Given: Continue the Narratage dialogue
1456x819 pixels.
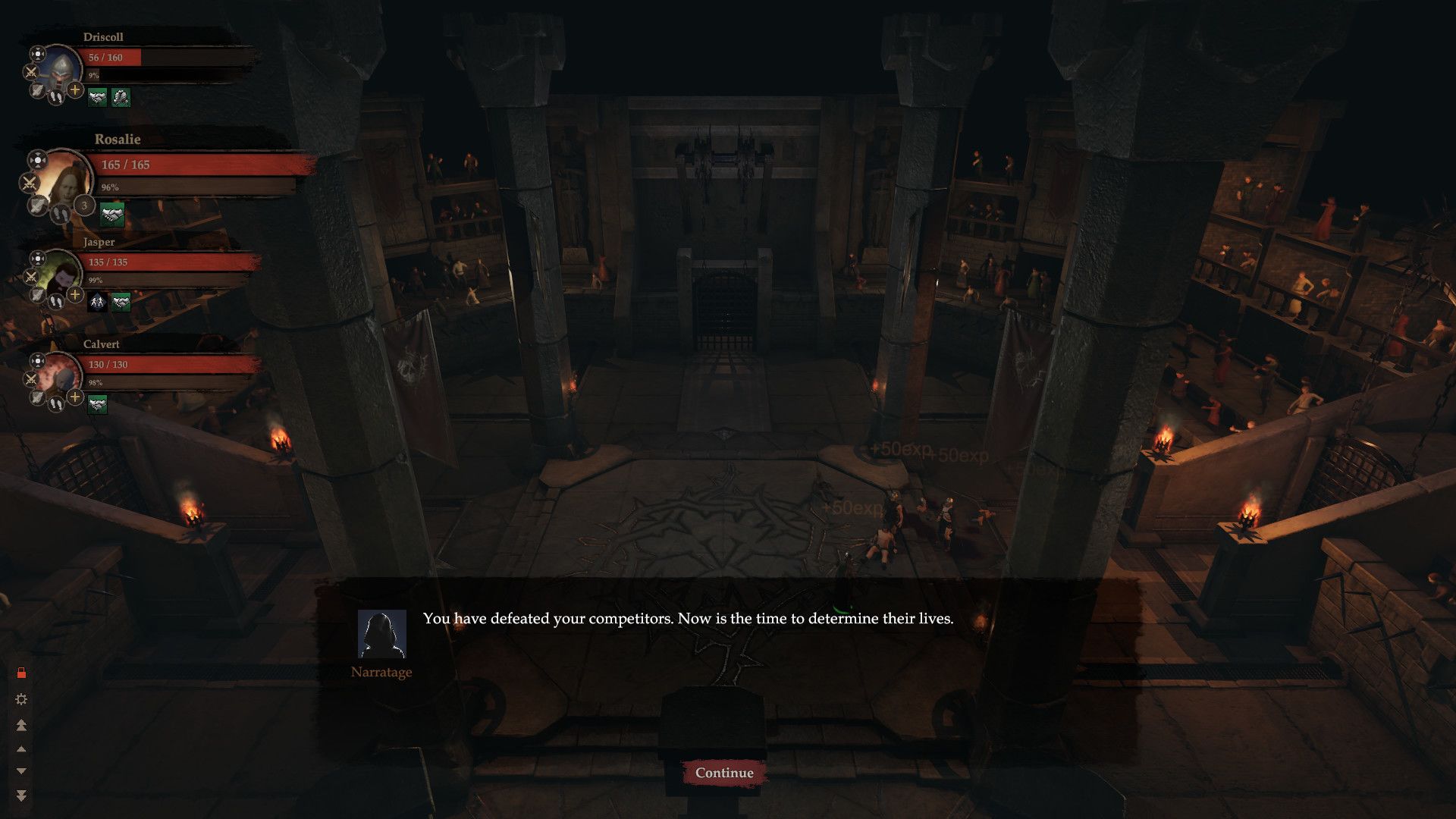Looking at the screenshot, I should point(724,773).
